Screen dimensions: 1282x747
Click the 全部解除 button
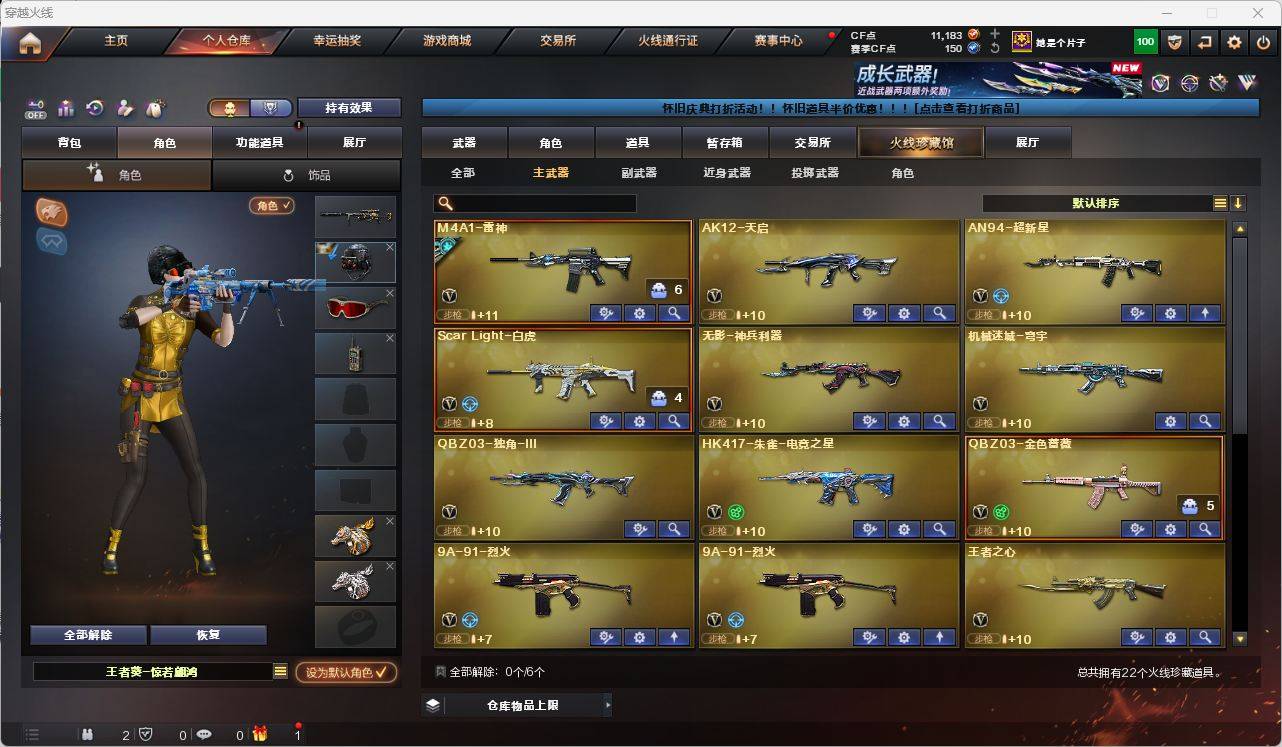point(87,634)
